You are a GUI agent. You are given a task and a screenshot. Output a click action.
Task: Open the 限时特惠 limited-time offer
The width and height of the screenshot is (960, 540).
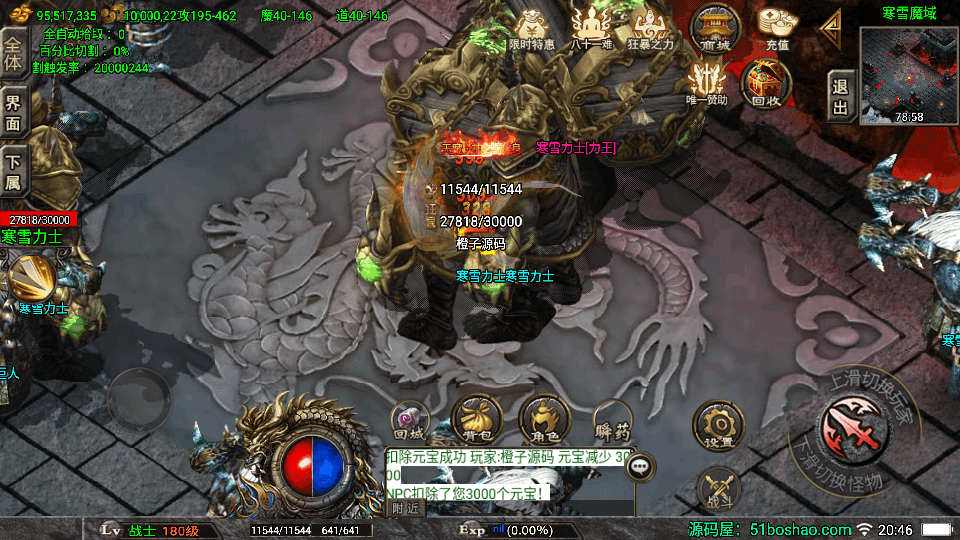[x=531, y=28]
